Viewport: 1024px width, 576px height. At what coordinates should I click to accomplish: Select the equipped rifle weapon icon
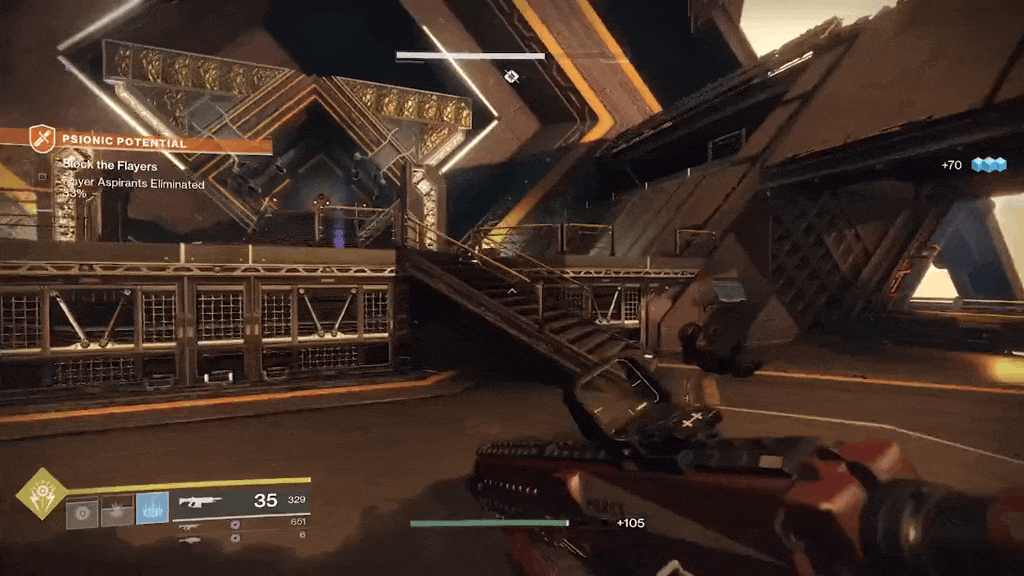(x=201, y=501)
